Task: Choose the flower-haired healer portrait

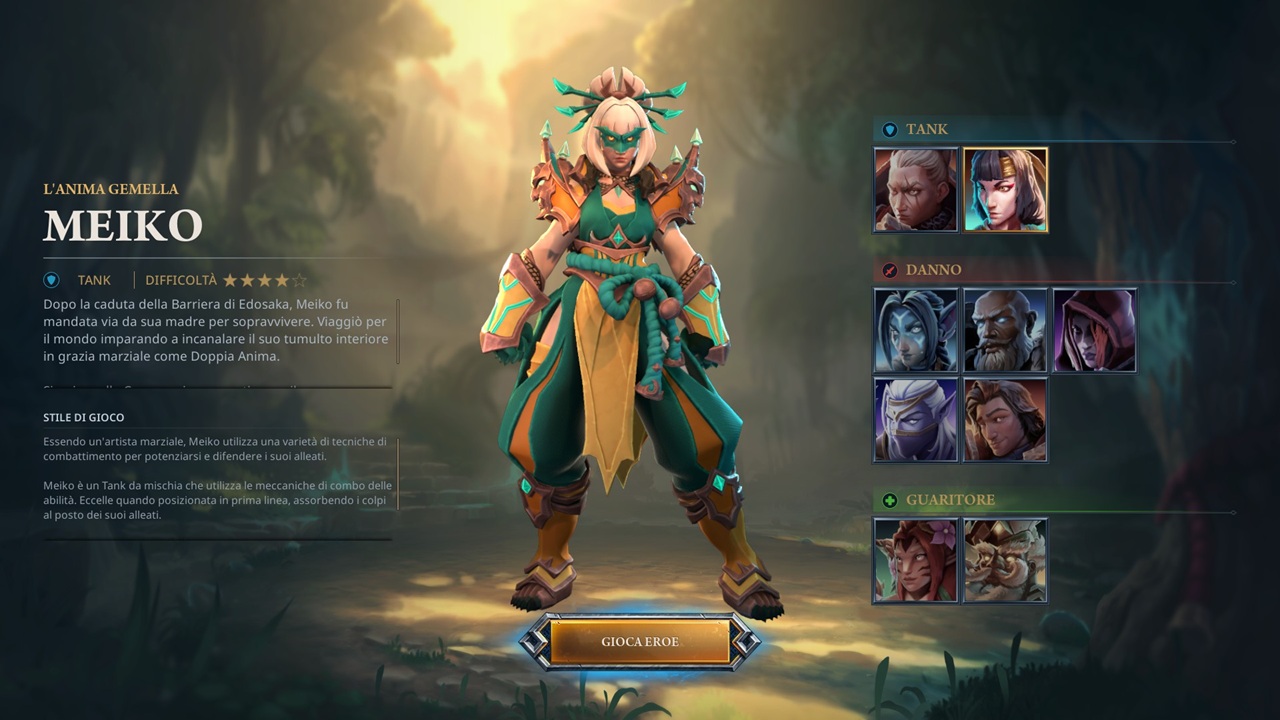Action: [x=916, y=560]
